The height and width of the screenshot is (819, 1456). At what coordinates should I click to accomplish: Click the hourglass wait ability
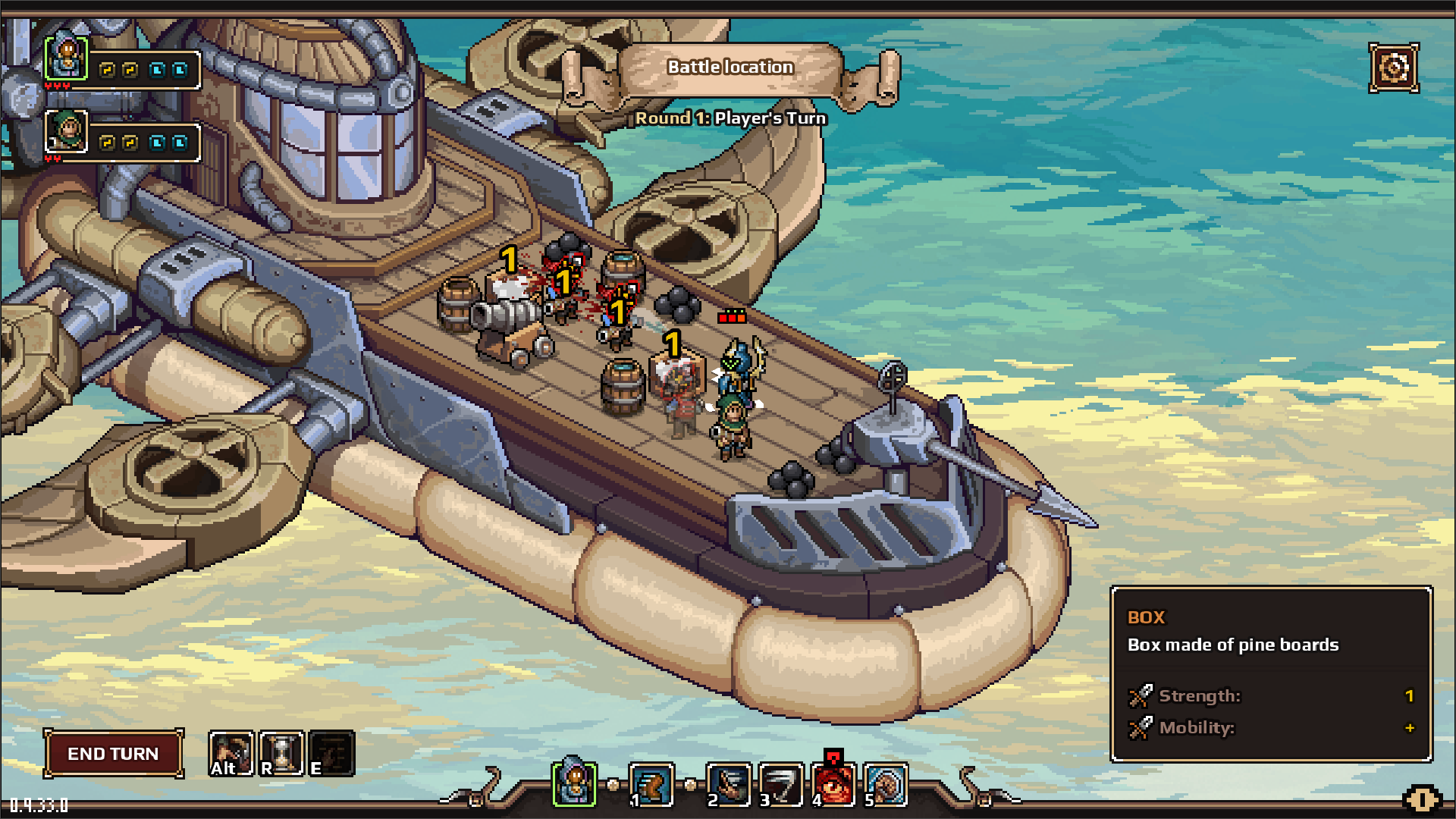pyautogui.click(x=281, y=753)
